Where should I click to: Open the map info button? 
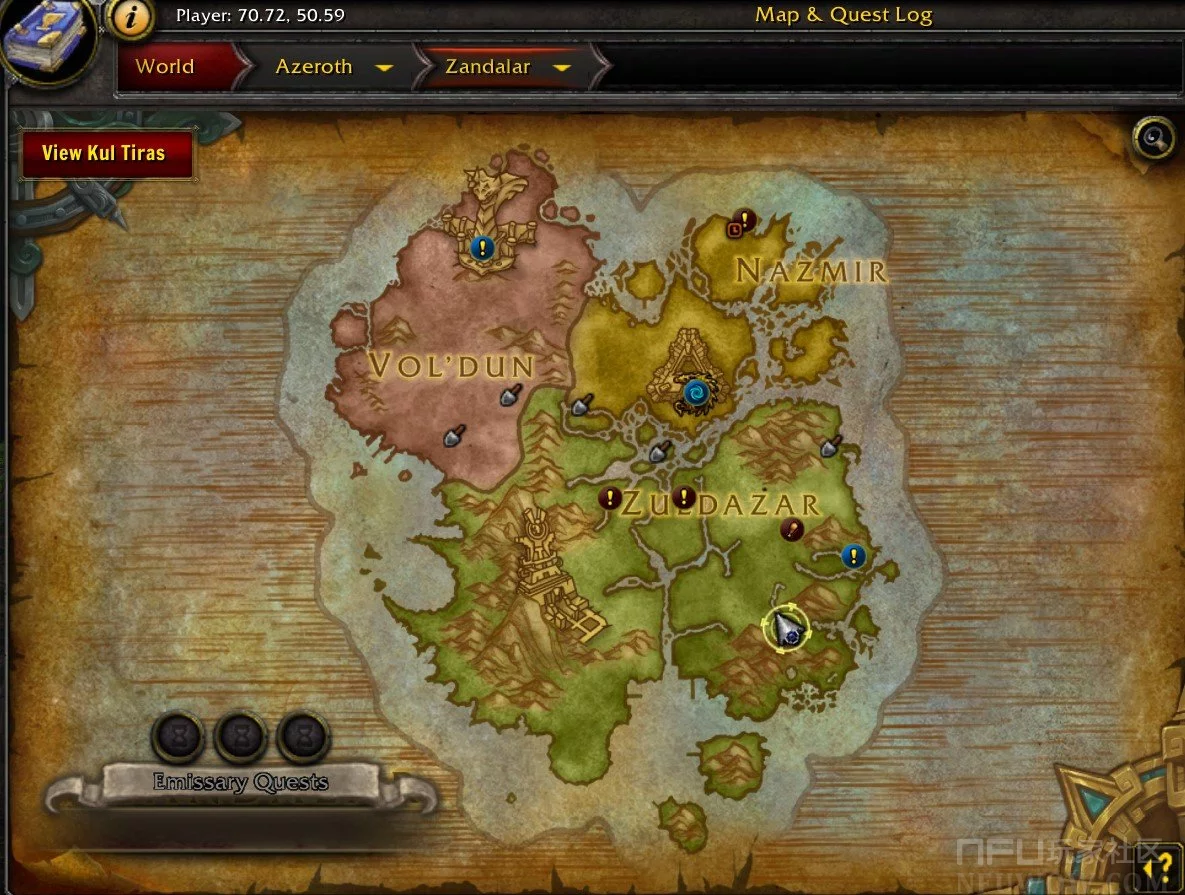tap(130, 18)
